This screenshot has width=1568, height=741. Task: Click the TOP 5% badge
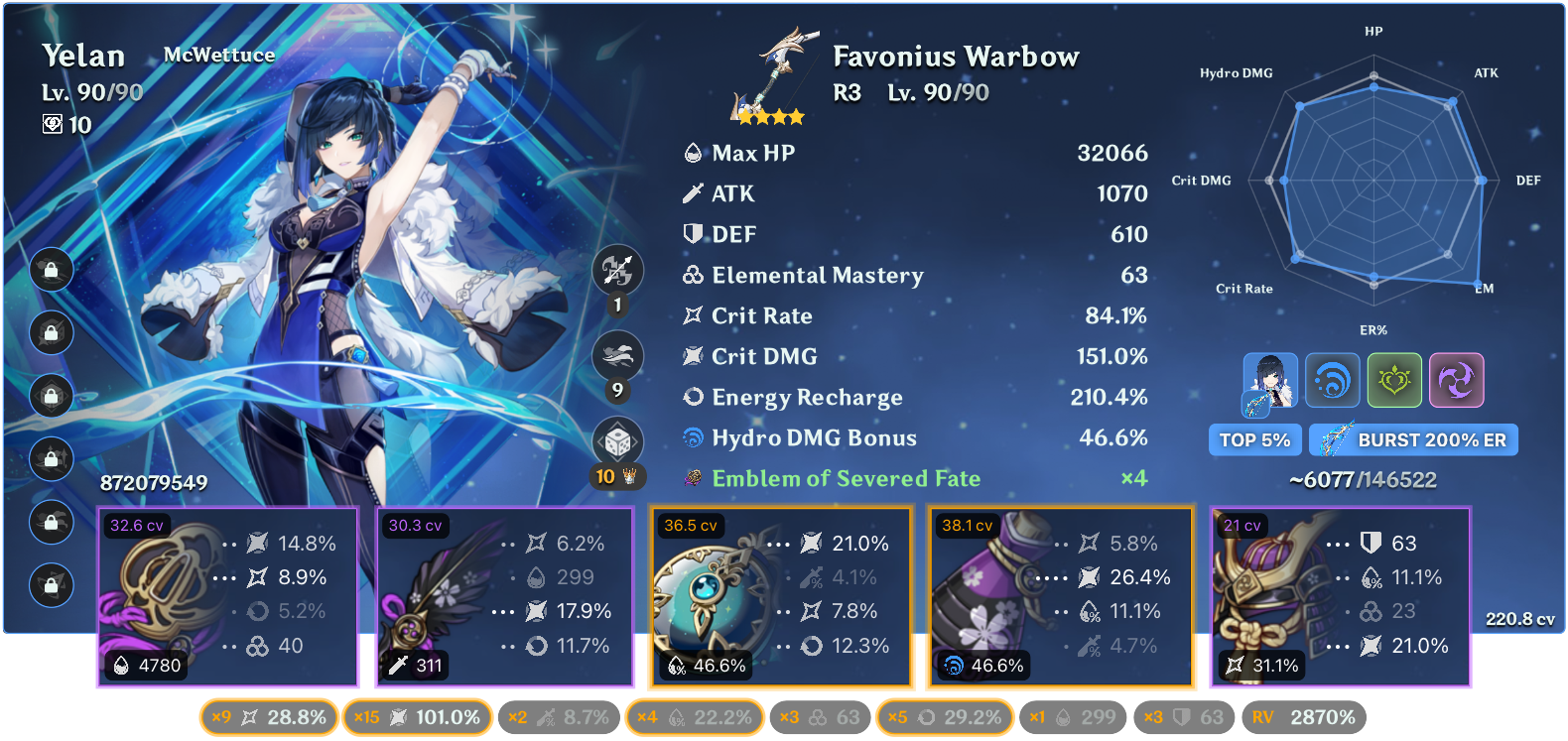pos(1254,439)
